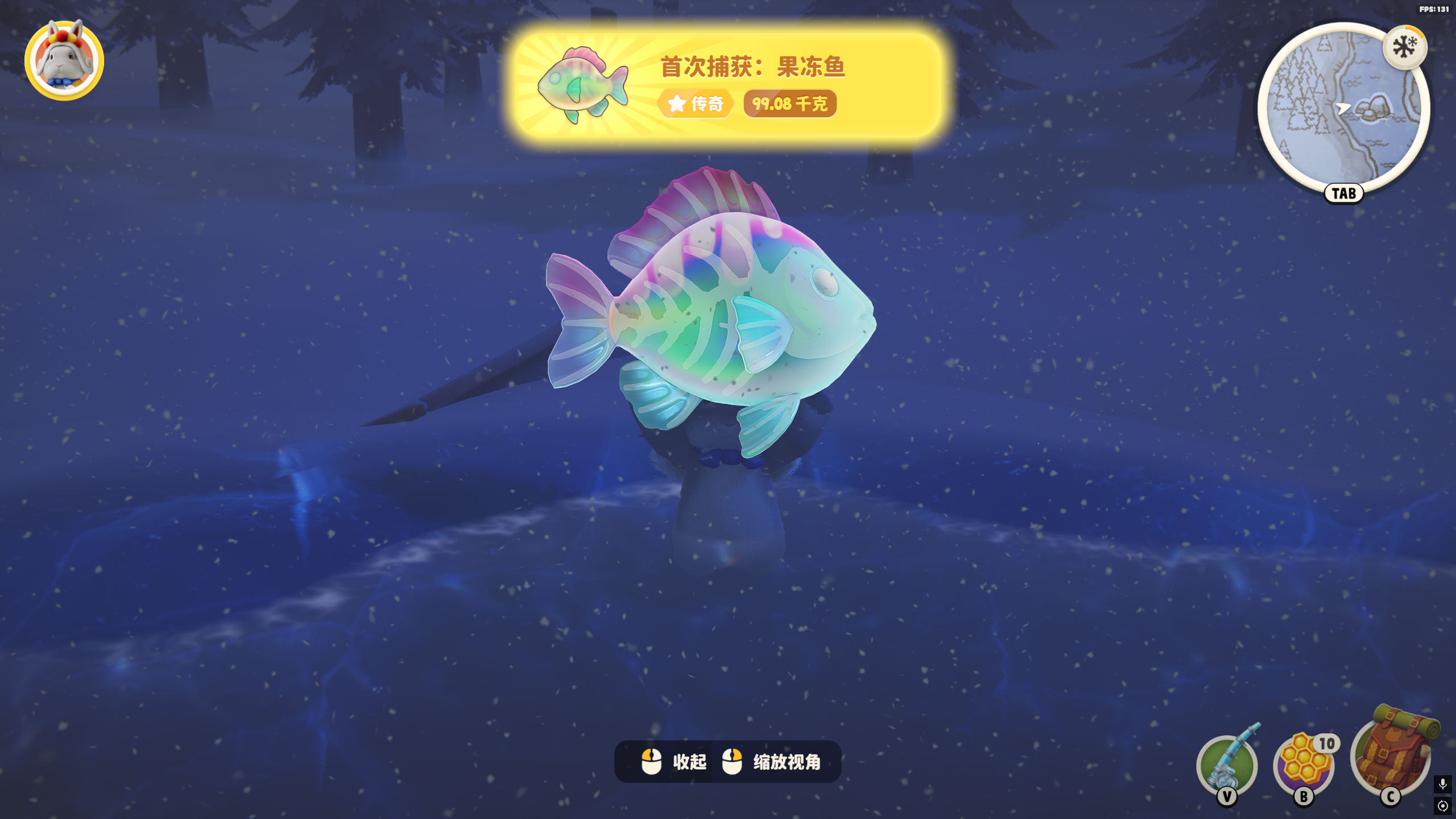Open the rabbit character portrait
The height and width of the screenshot is (819, 1456).
64,61
